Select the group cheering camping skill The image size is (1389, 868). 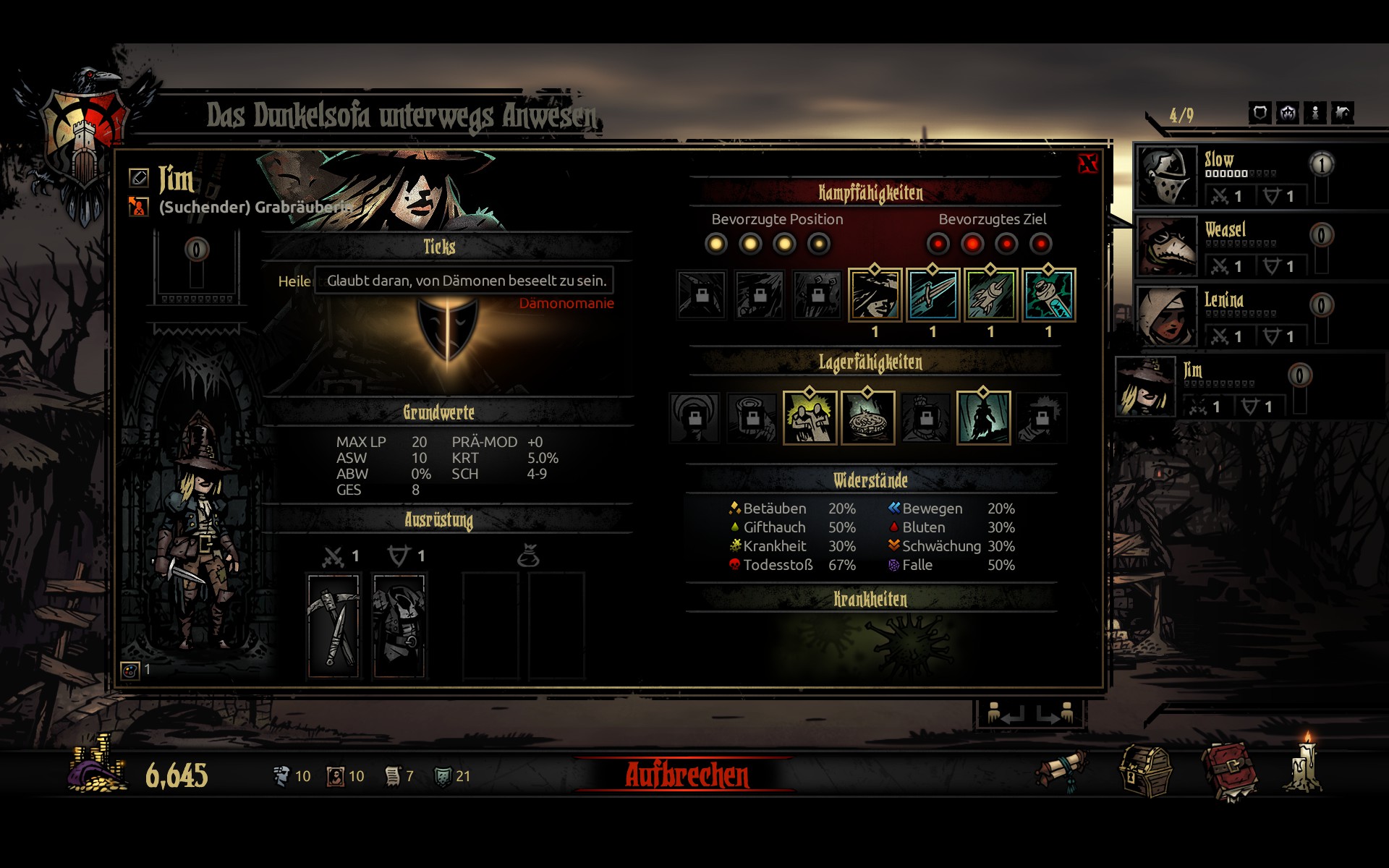coord(810,417)
